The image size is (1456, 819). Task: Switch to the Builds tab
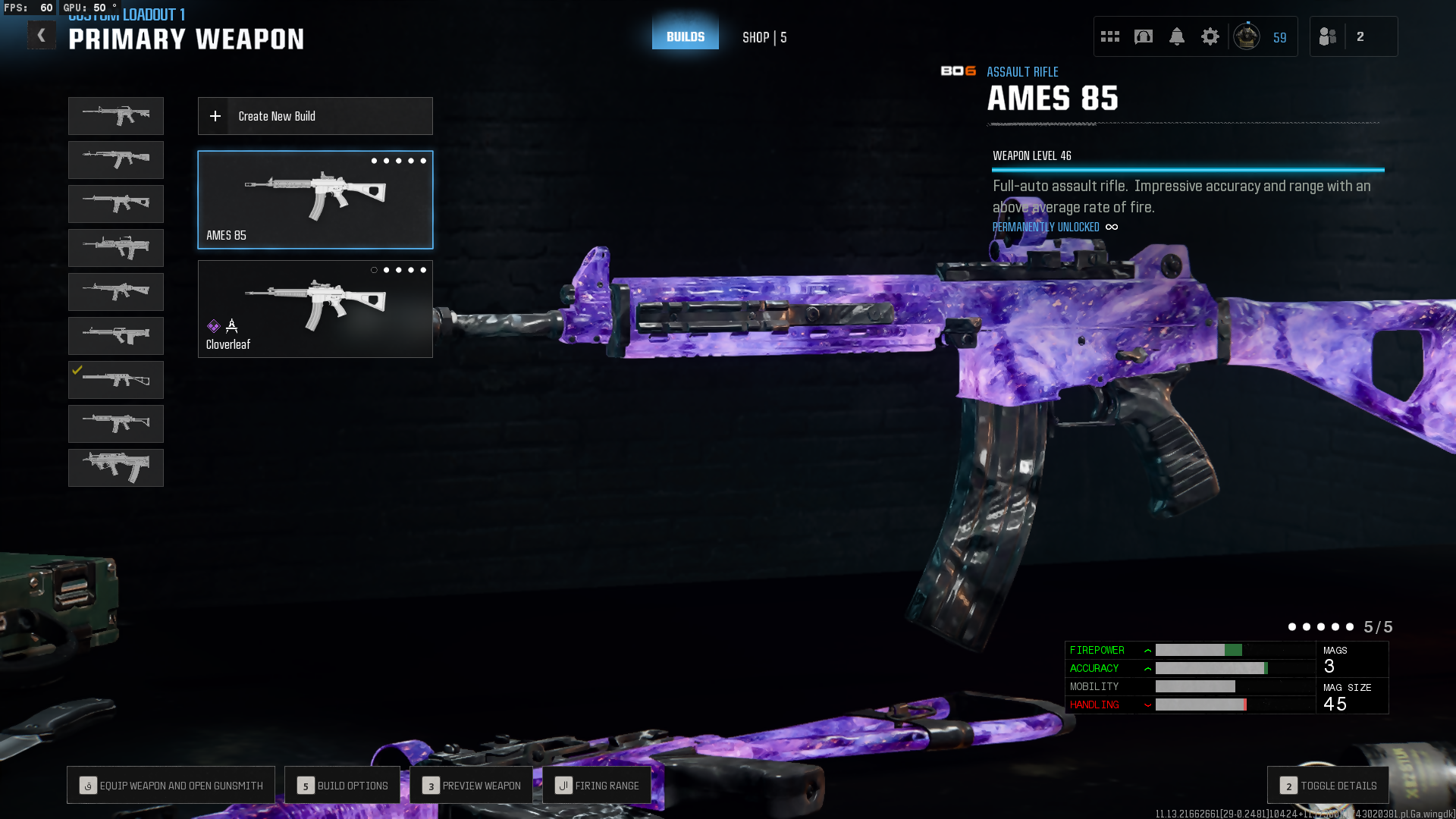pos(685,36)
